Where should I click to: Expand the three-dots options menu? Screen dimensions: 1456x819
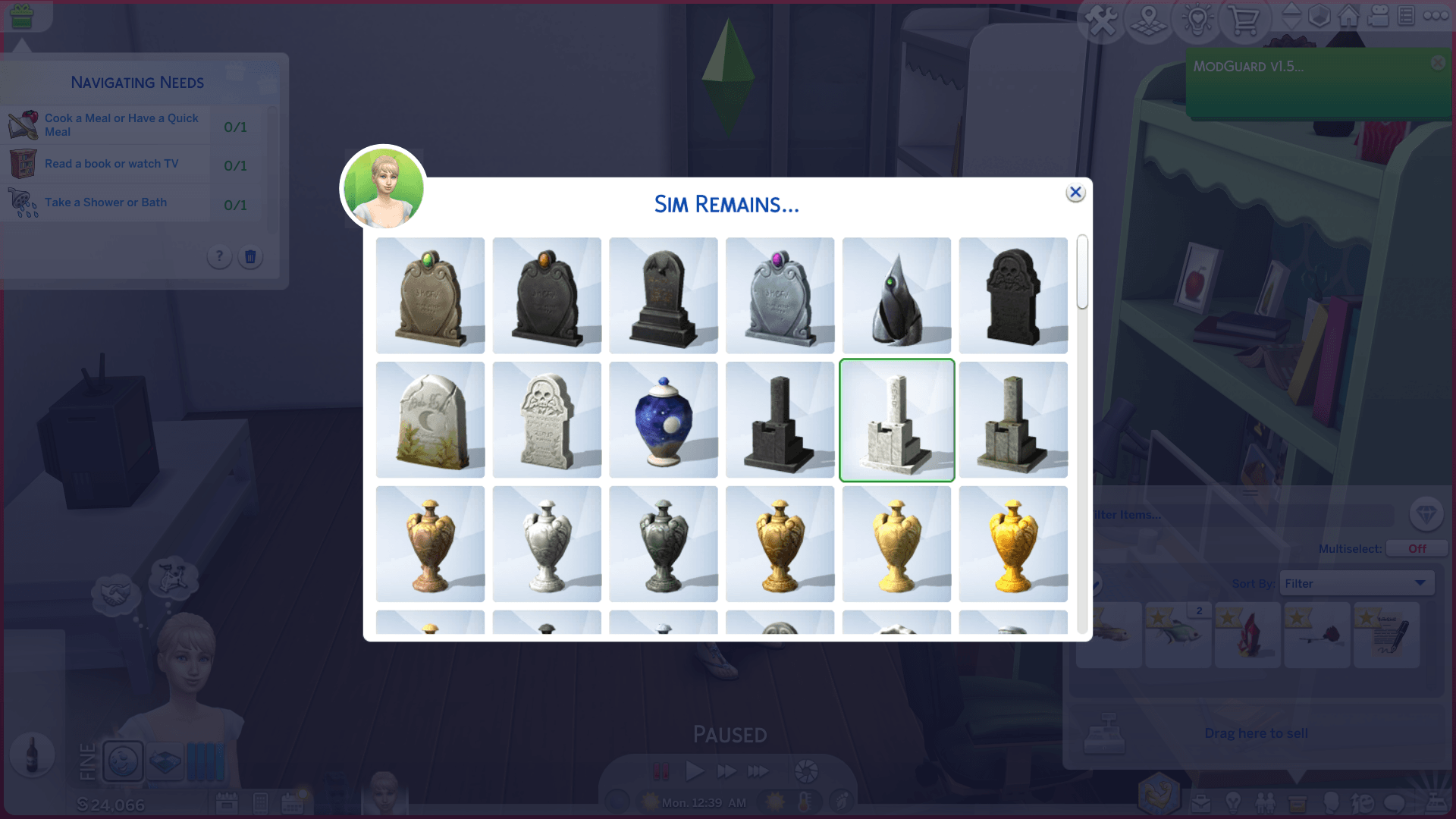1436,14
